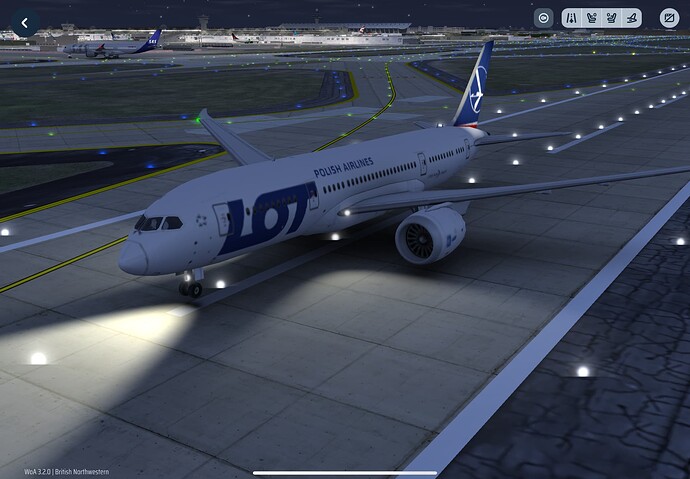Select the aircraft wing camera view
The image size is (690, 479).
(x=631, y=18)
